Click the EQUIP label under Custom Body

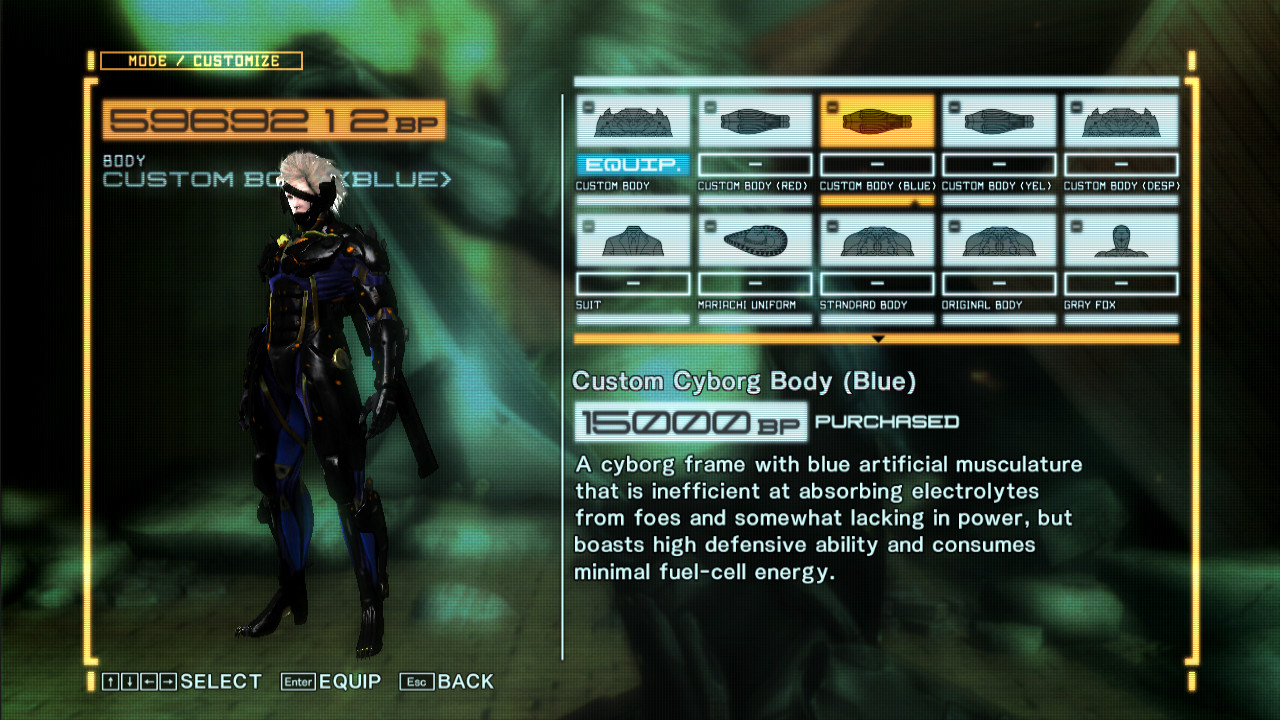(x=632, y=164)
